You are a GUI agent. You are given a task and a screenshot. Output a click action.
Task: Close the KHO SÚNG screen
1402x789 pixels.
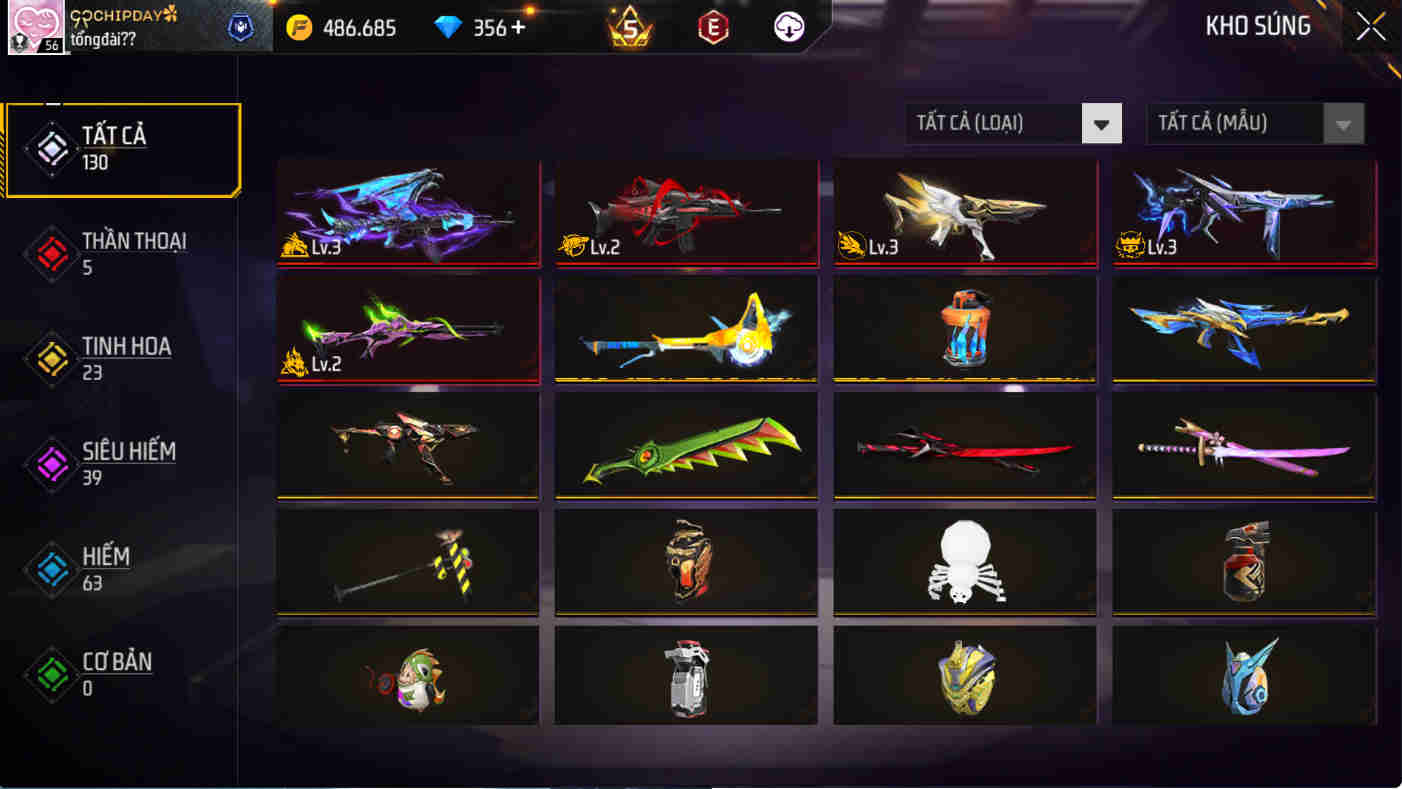(1371, 27)
